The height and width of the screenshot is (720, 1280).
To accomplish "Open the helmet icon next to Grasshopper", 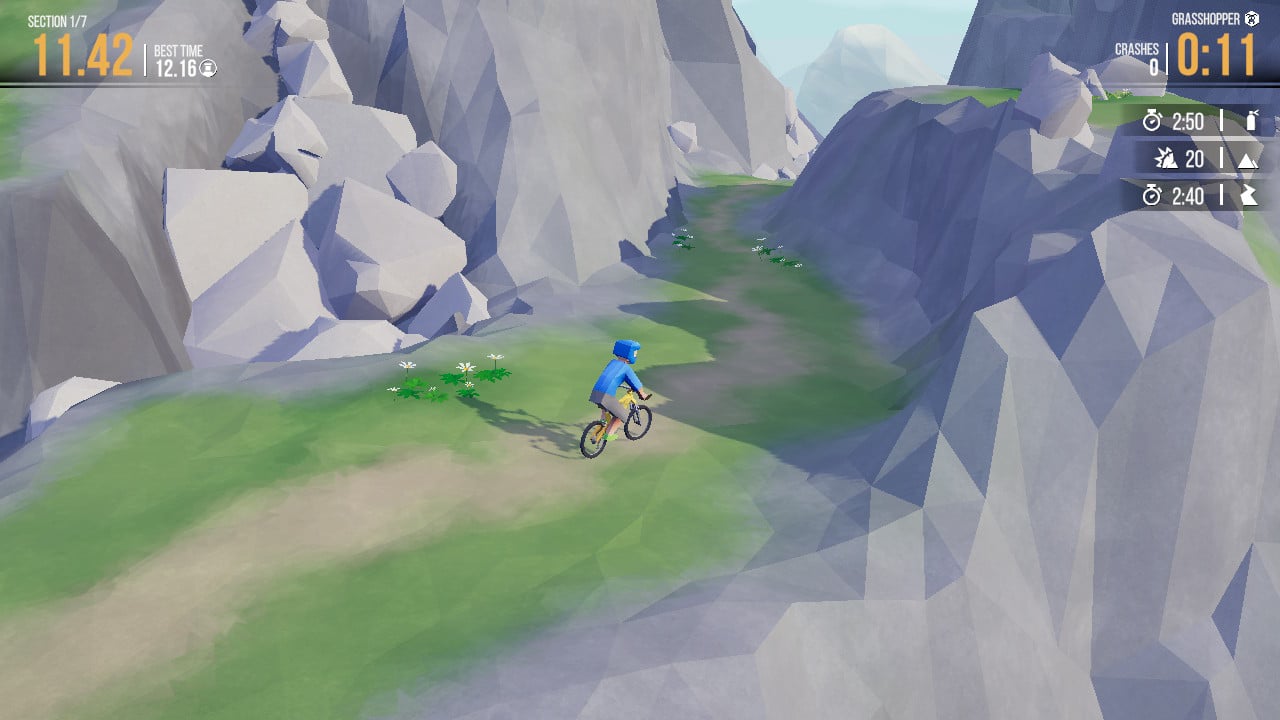I will click(1253, 17).
